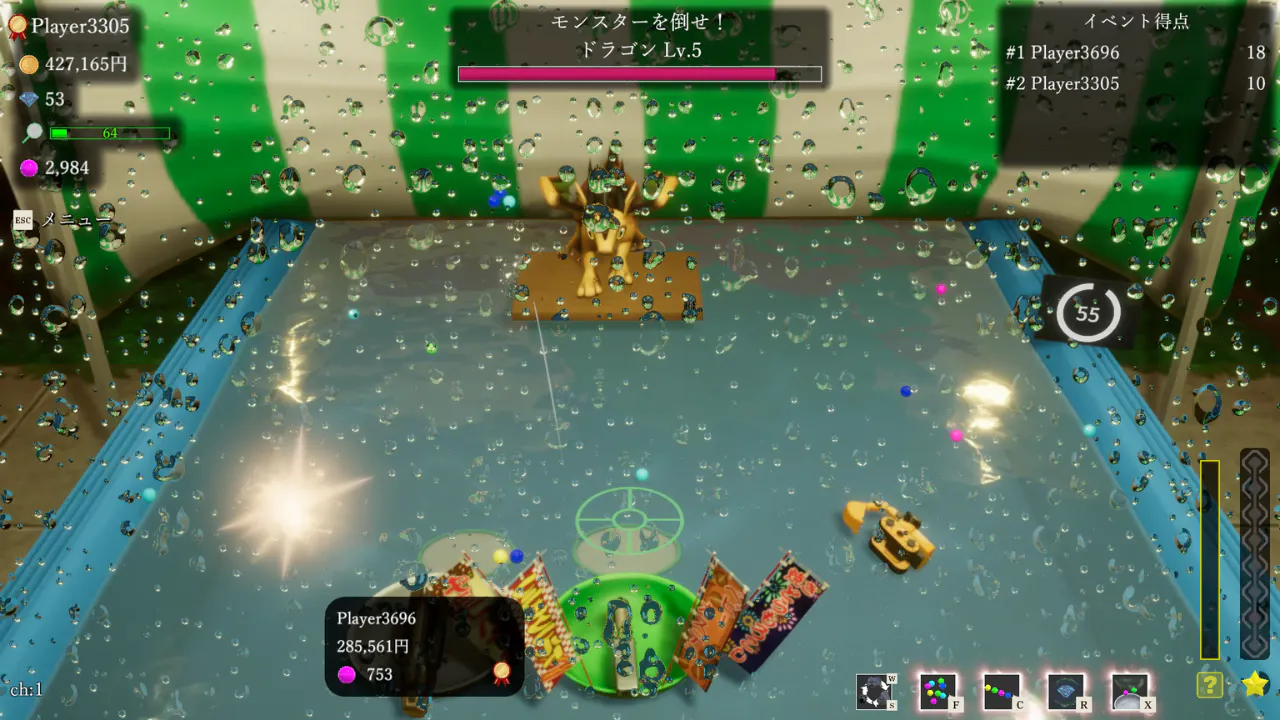Activate the blue diamond skill icon

[1066, 692]
